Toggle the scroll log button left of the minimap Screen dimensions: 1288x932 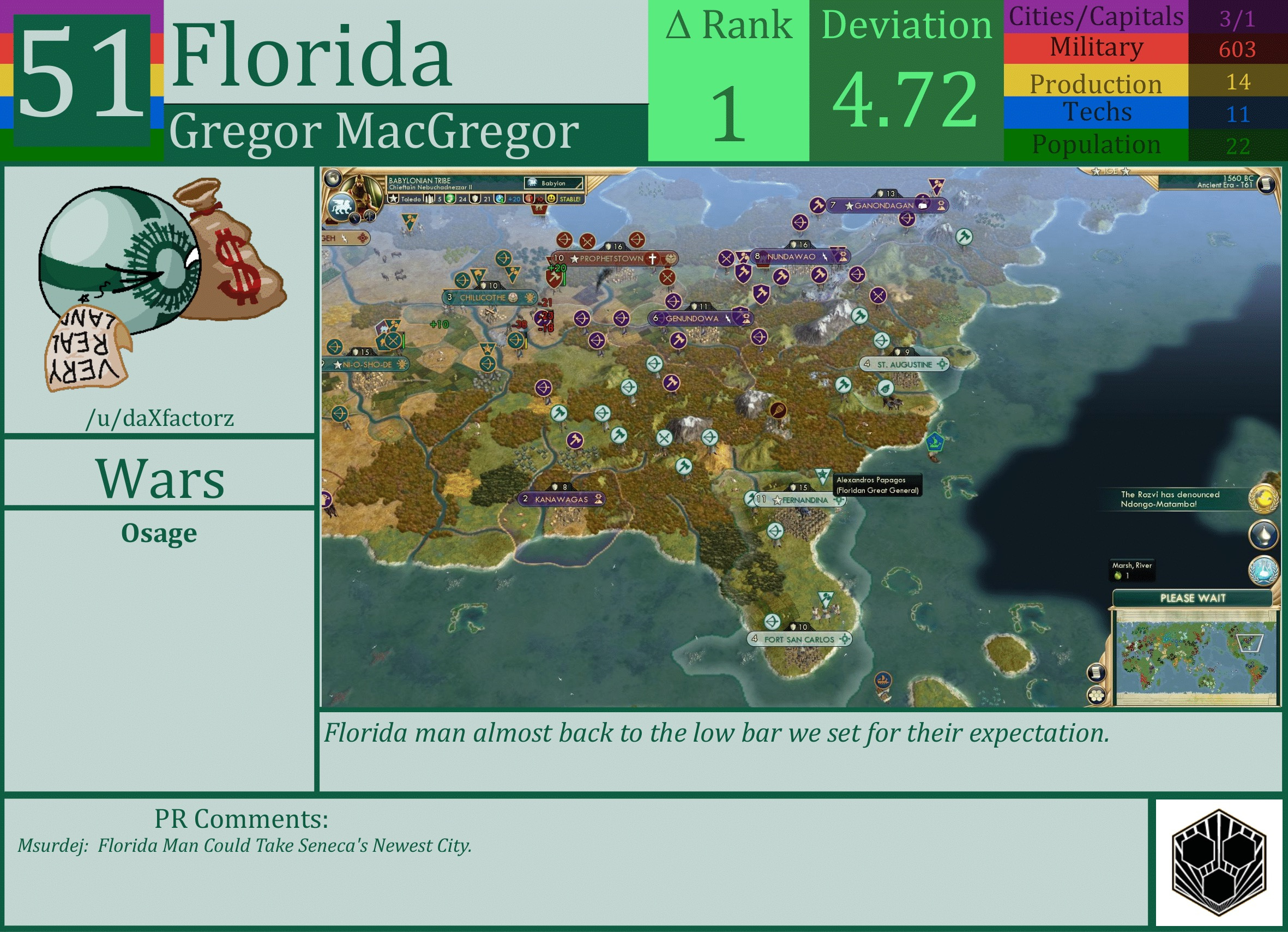tap(1097, 672)
